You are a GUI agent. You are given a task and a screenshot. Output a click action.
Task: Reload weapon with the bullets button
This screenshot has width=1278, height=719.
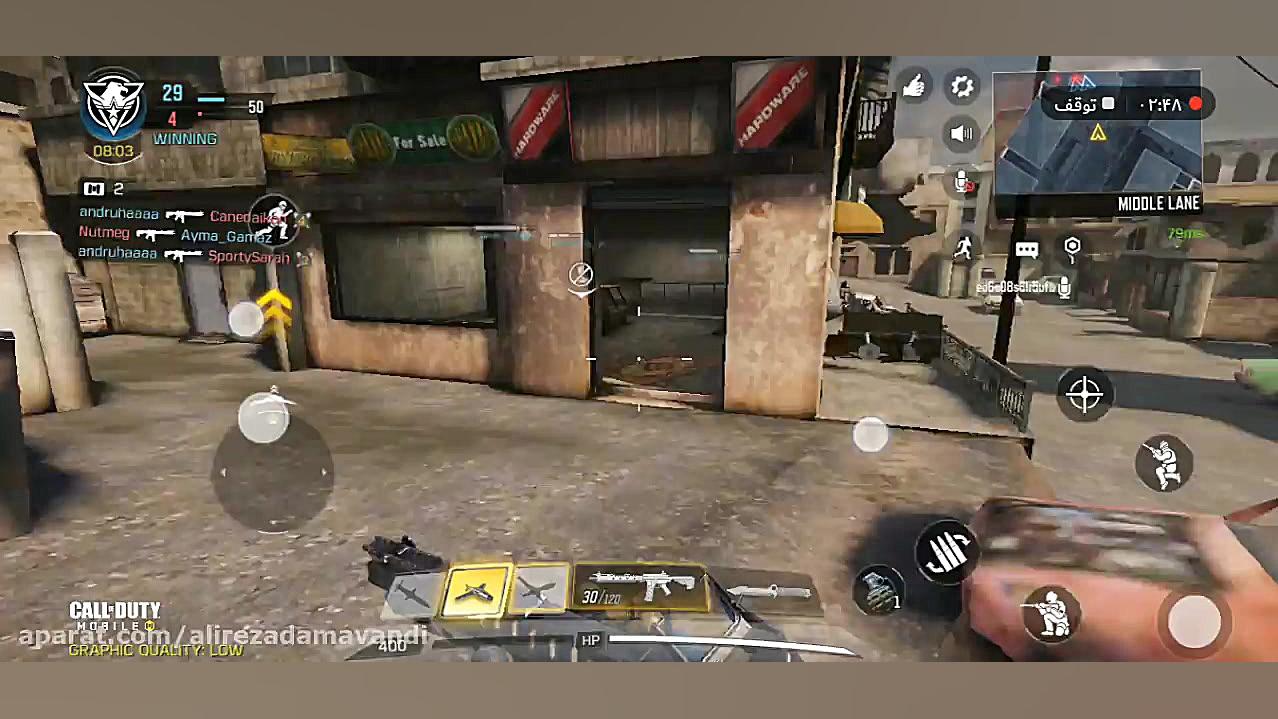[x=944, y=550]
